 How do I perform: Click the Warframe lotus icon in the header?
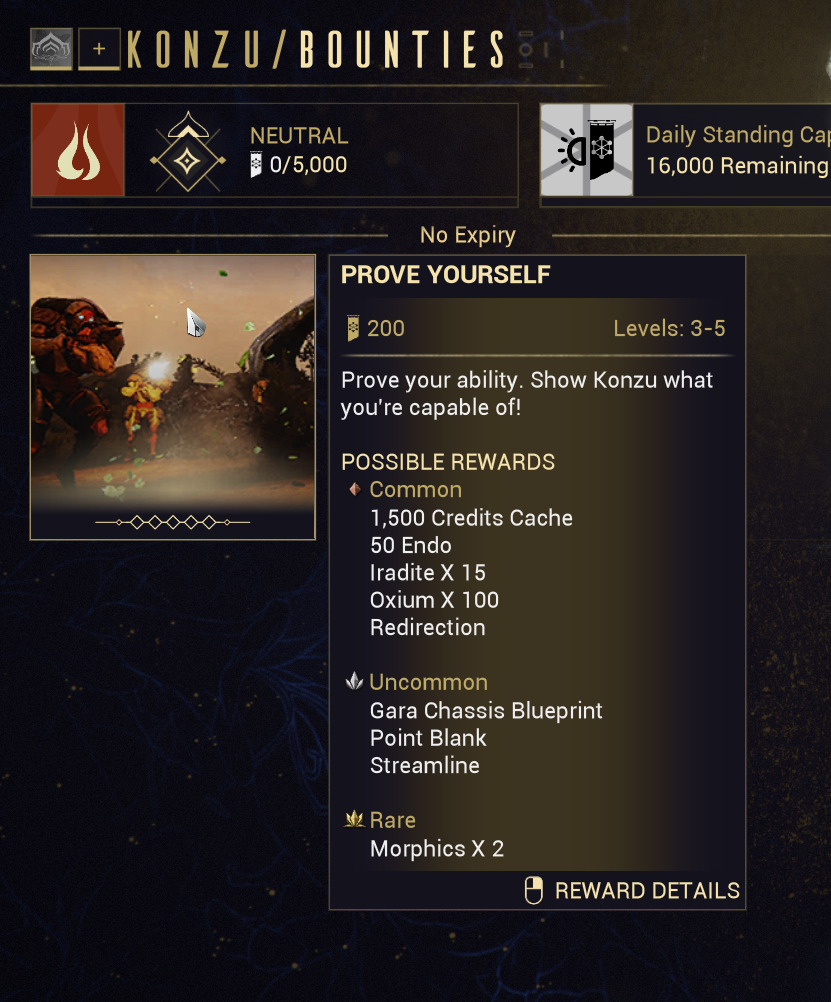51,48
